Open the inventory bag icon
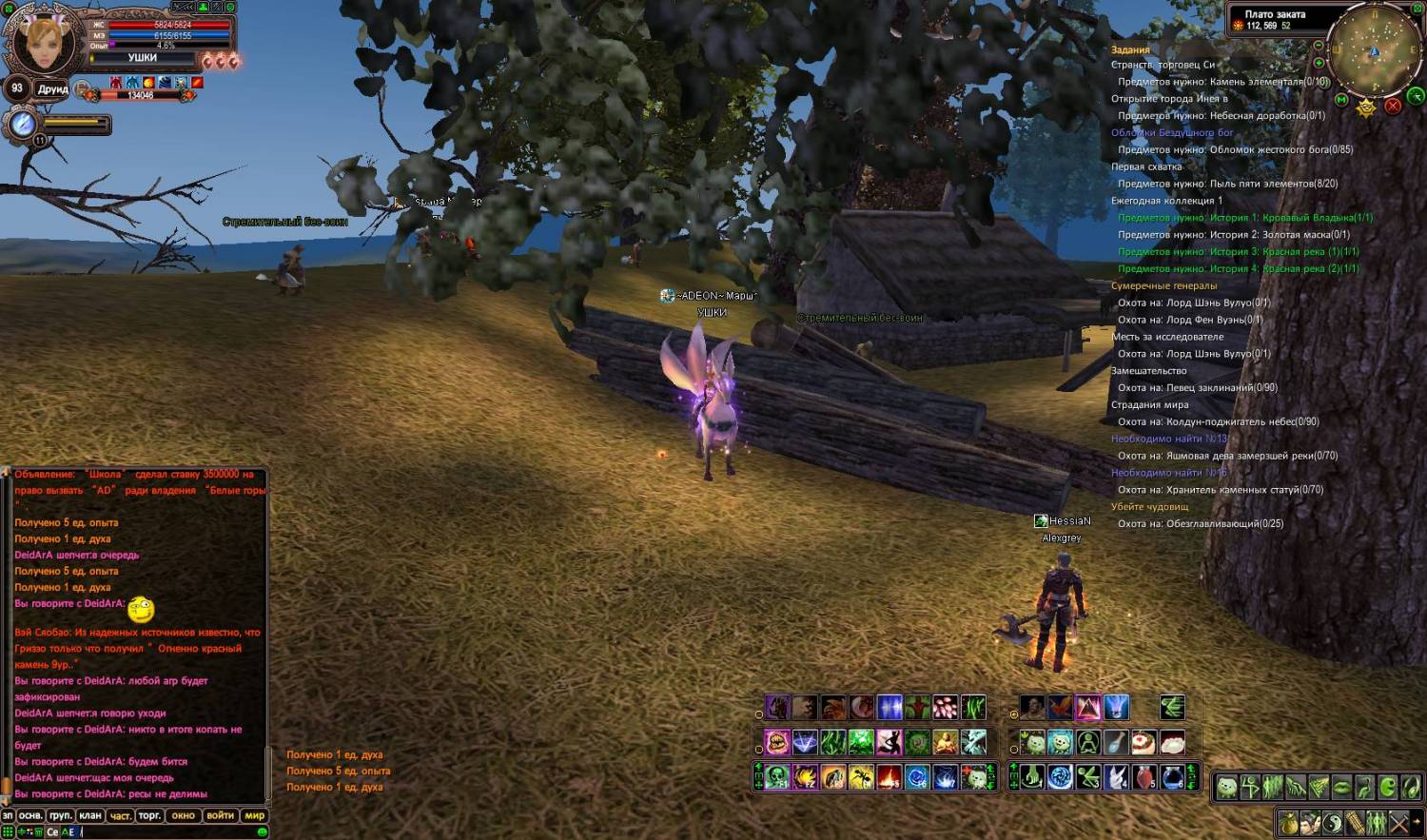Image resolution: width=1427 pixels, height=840 pixels. pyautogui.click(x=1288, y=822)
